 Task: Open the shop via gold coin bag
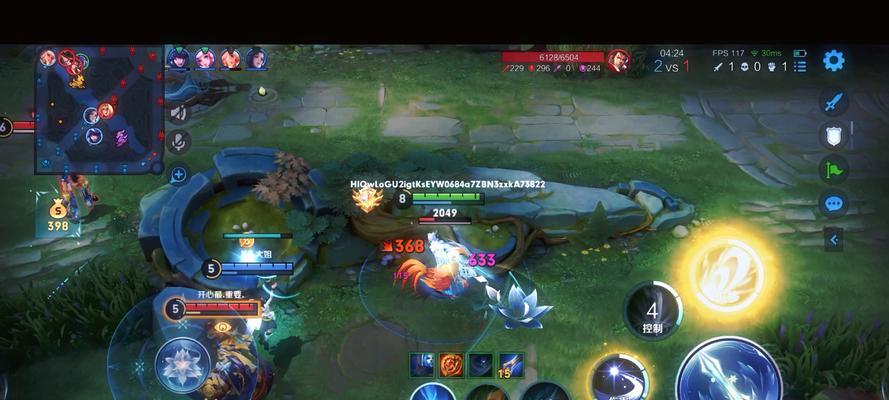point(57,213)
